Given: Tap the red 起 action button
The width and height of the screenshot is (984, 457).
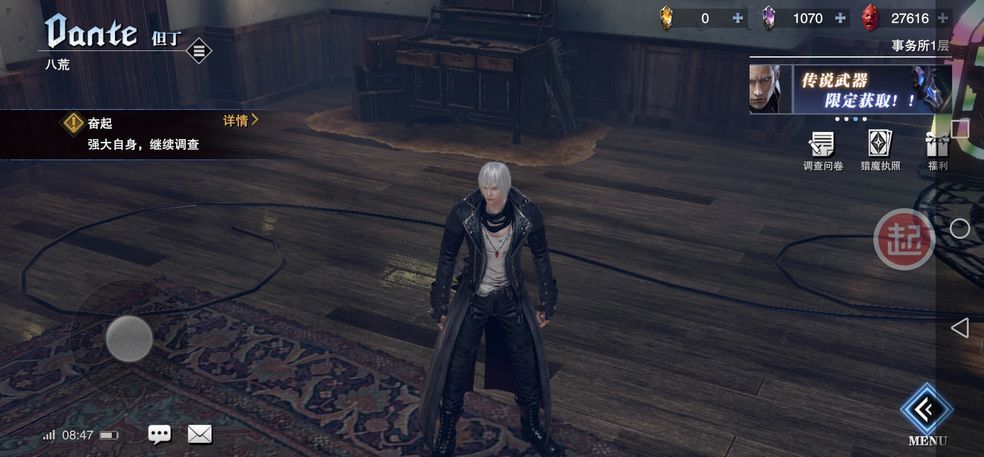Looking at the screenshot, I should pyautogui.click(x=903, y=238).
